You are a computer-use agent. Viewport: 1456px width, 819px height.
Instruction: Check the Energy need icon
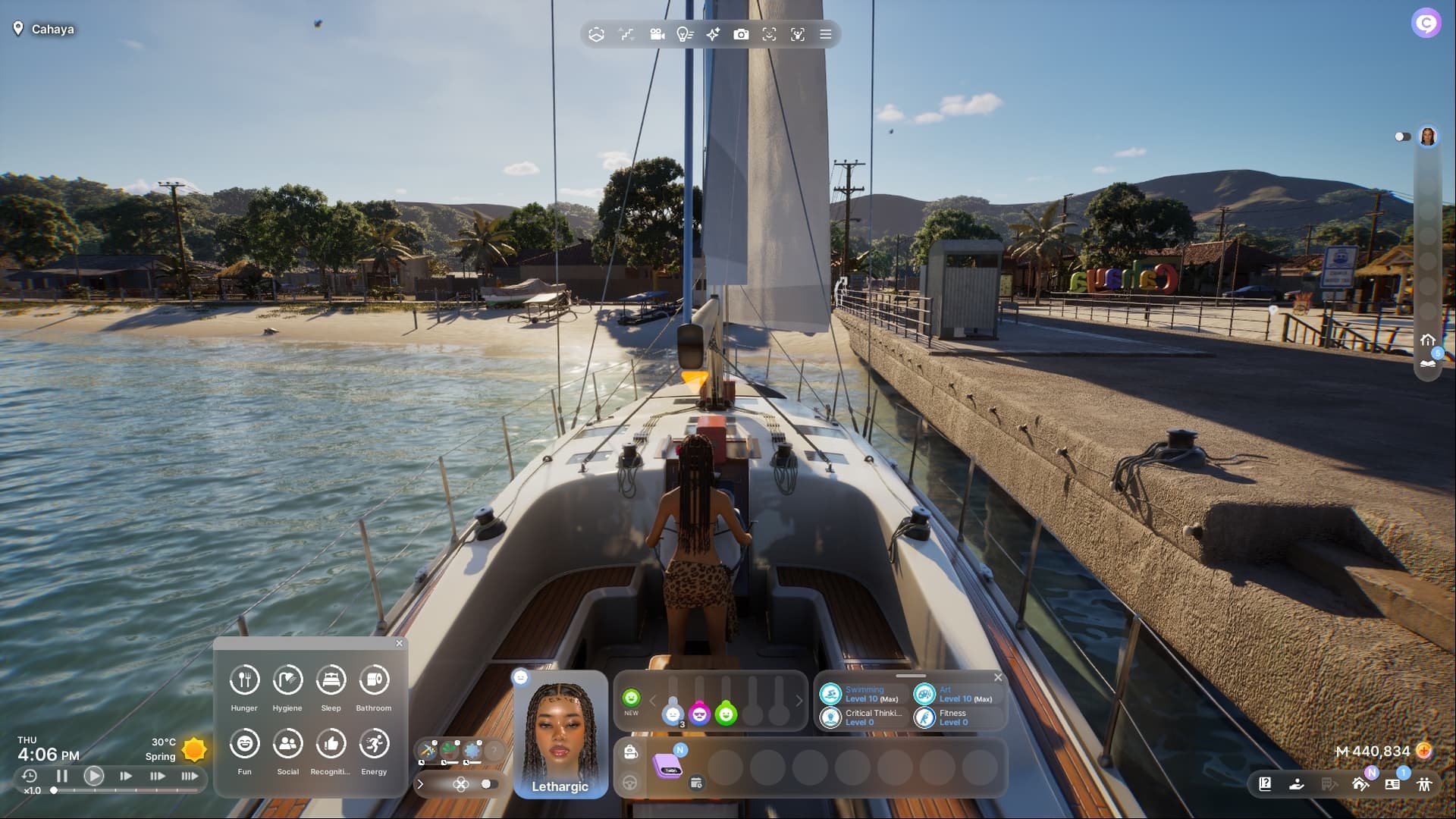374,744
